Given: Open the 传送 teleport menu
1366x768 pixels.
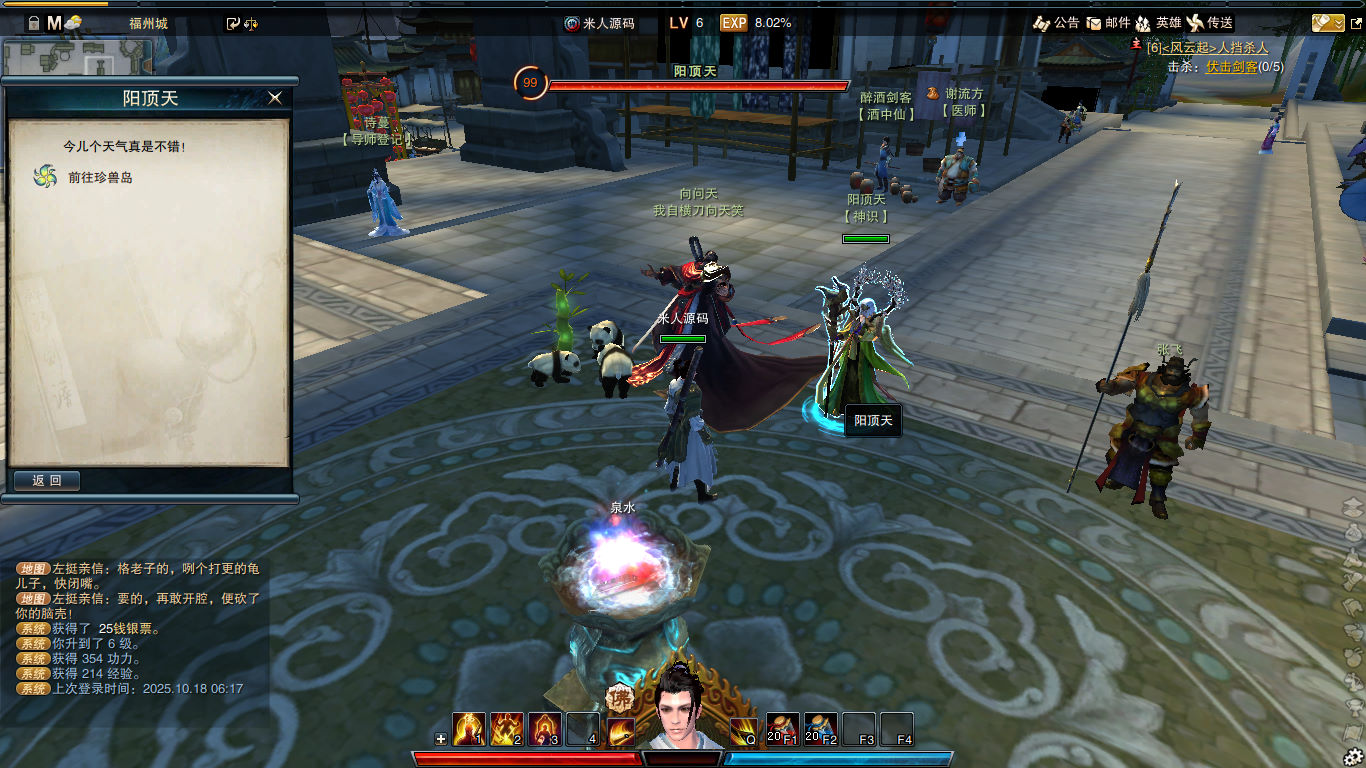Looking at the screenshot, I should [1210, 23].
